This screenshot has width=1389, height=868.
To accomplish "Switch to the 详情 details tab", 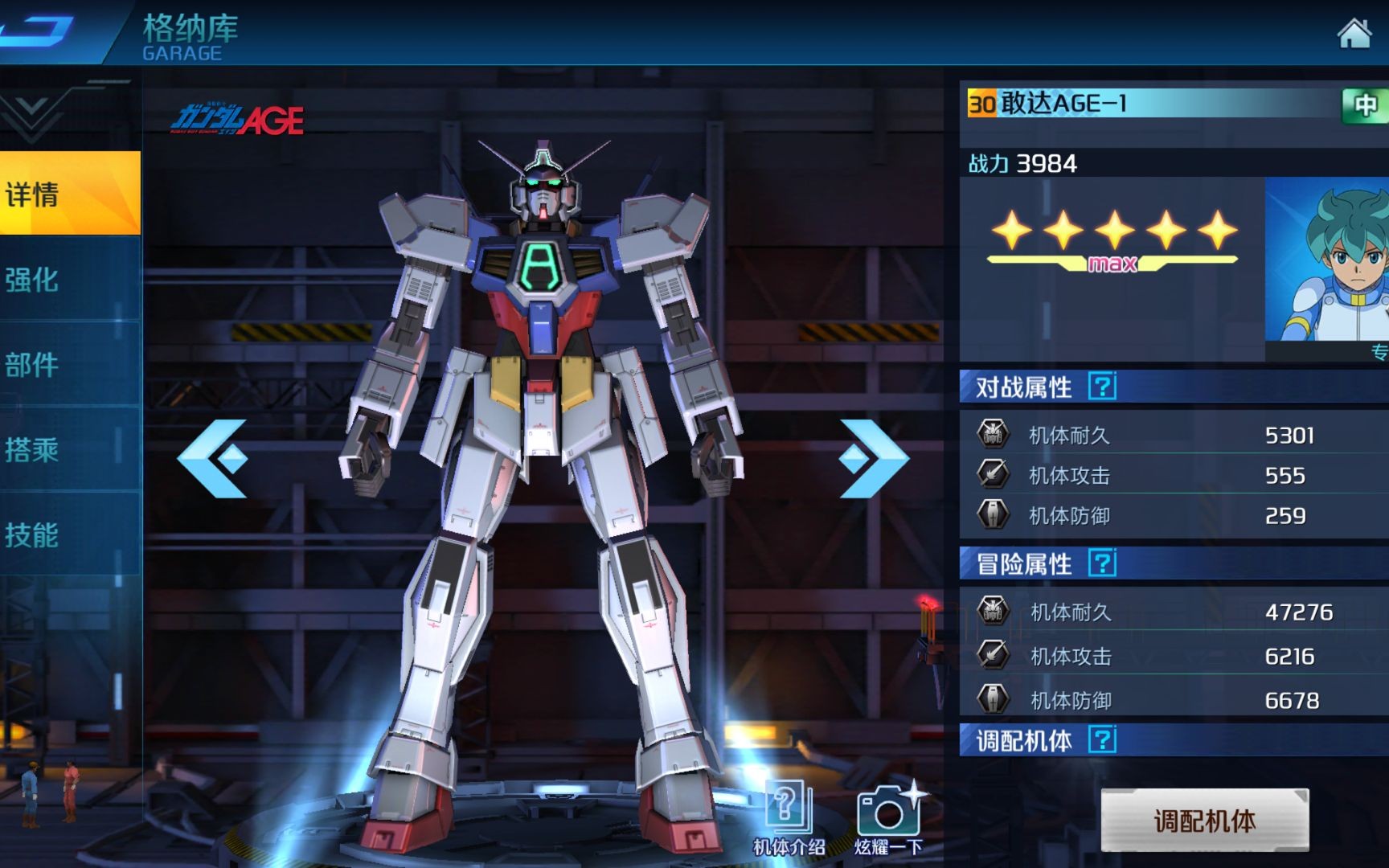I will click(x=69, y=194).
